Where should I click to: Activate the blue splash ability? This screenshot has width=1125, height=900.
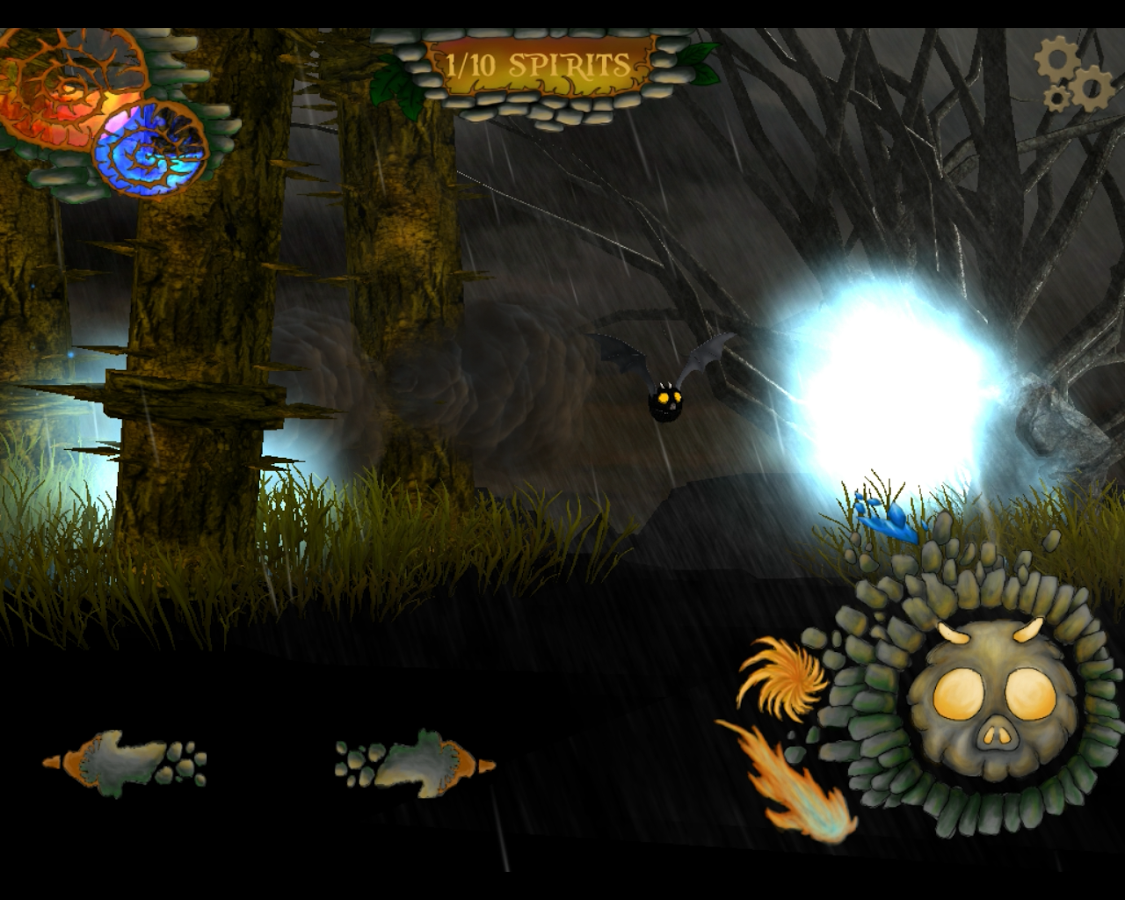(x=886, y=520)
